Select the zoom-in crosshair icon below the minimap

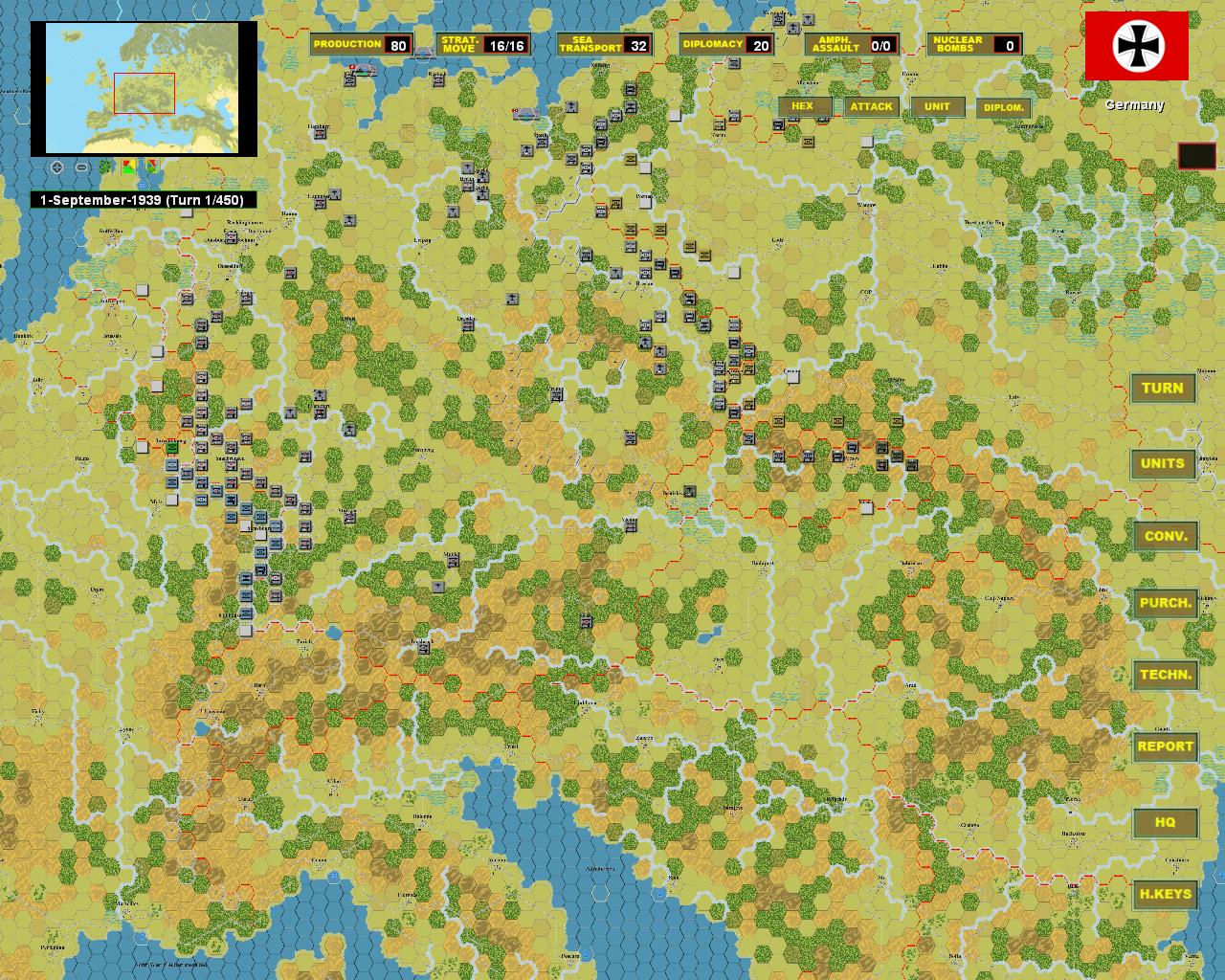[56, 167]
